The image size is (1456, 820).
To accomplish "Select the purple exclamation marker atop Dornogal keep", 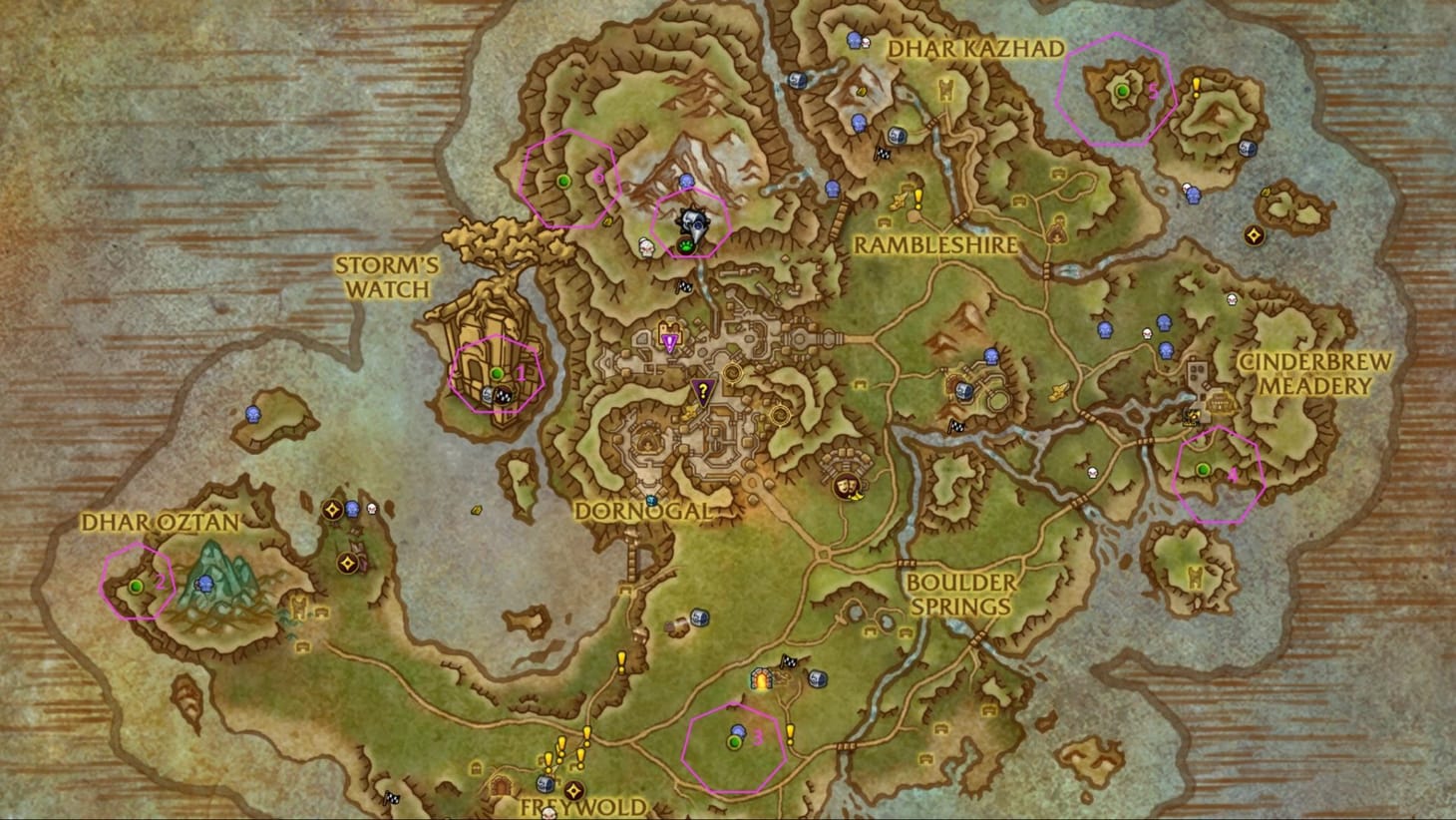I will (669, 339).
